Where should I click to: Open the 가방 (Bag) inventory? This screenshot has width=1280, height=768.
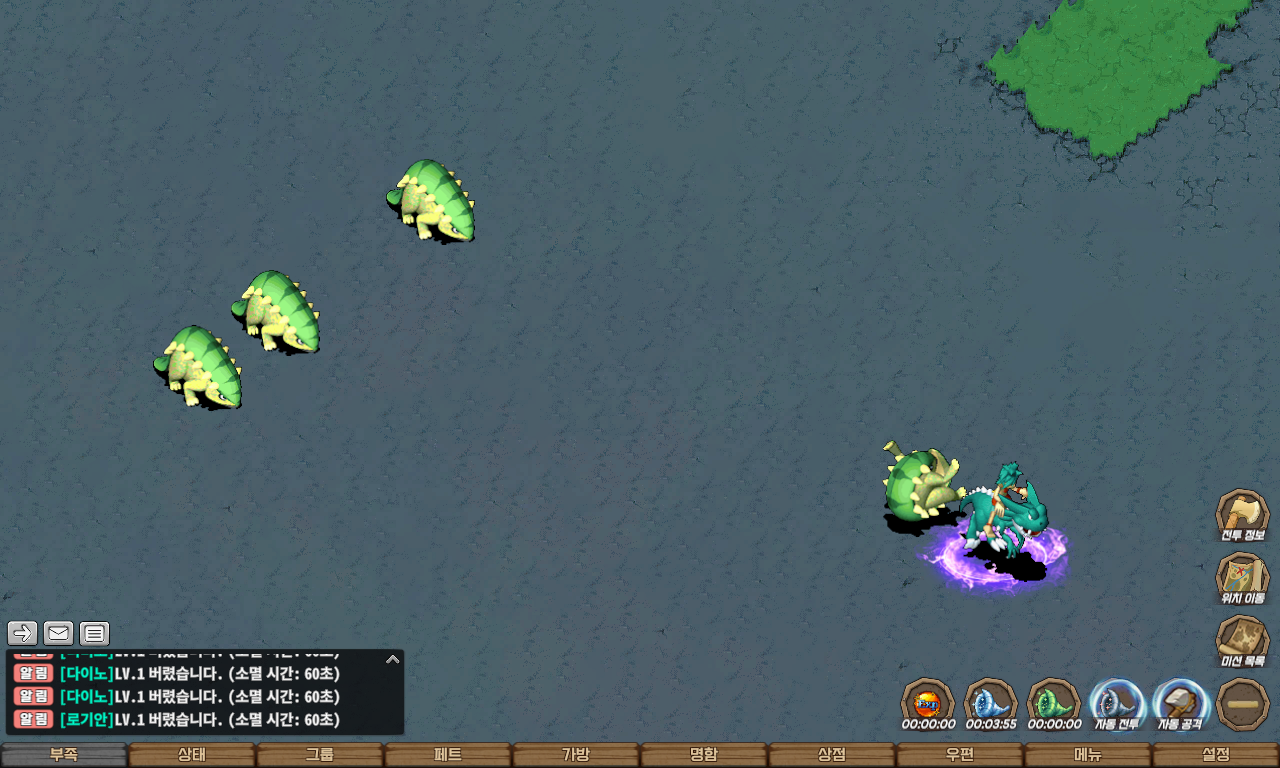(x=576, y=755)
